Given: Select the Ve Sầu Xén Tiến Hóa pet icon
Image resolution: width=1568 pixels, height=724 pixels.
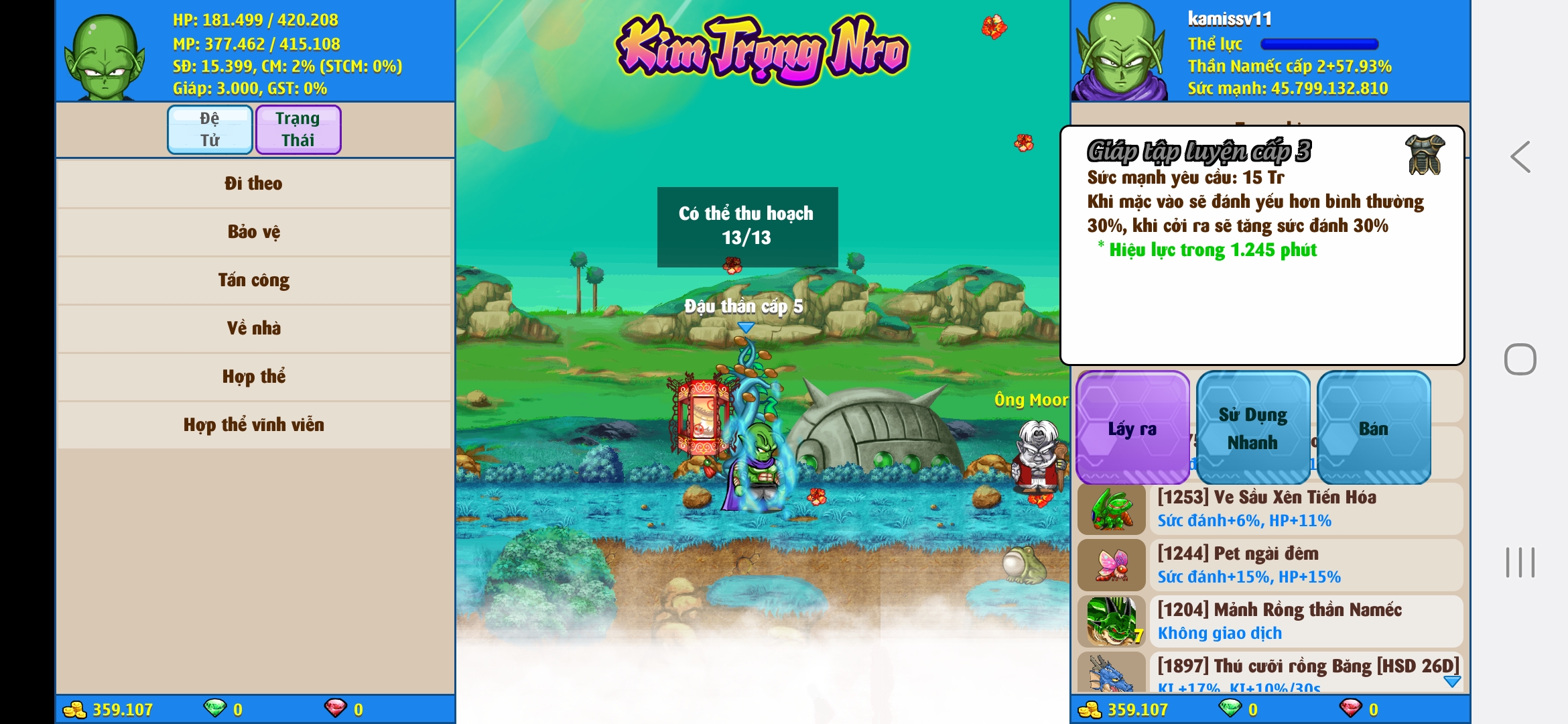Looking at the screenshot, I should 1111,508.
